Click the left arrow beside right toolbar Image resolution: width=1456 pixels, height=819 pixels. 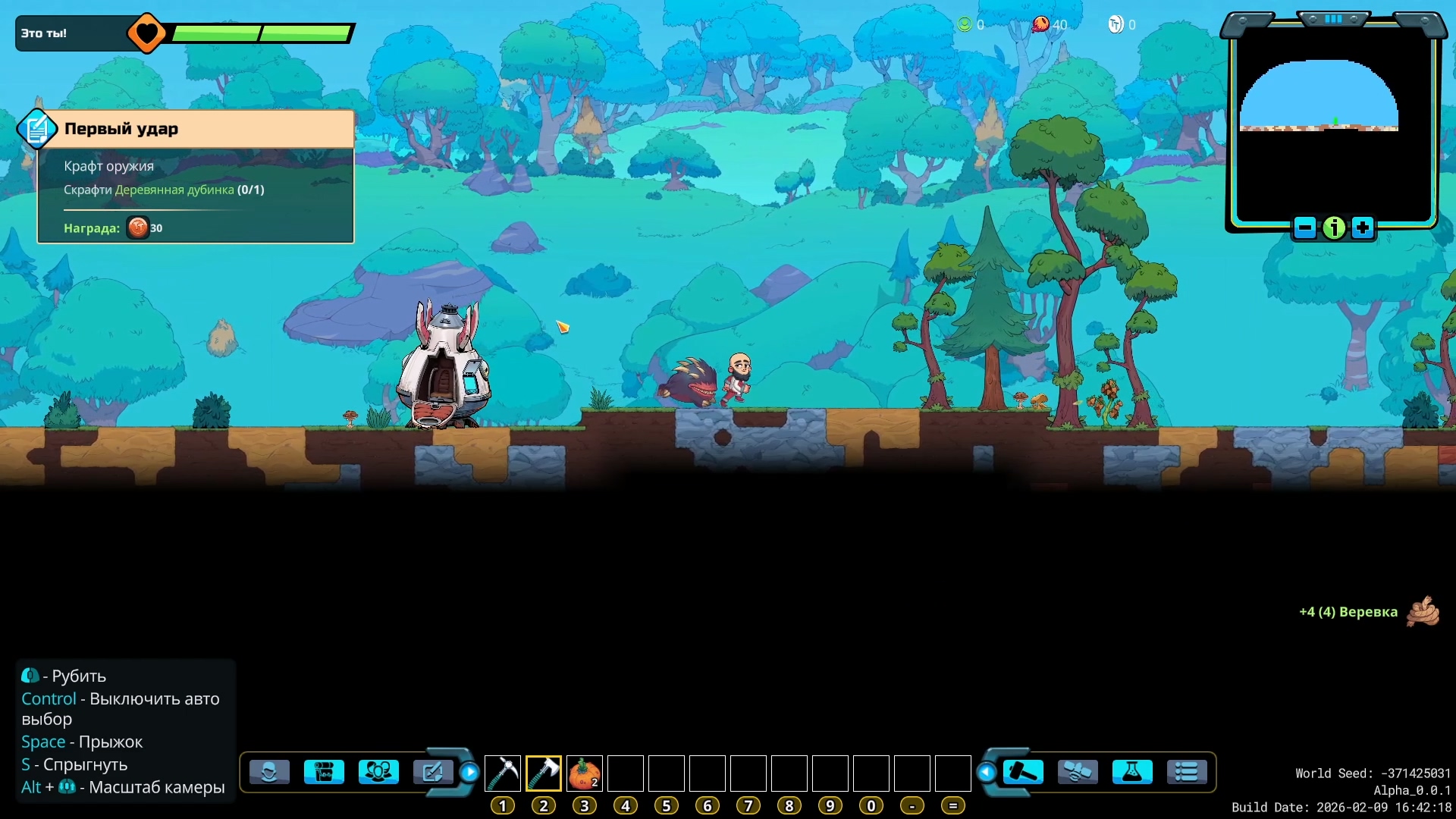[986, 772]
